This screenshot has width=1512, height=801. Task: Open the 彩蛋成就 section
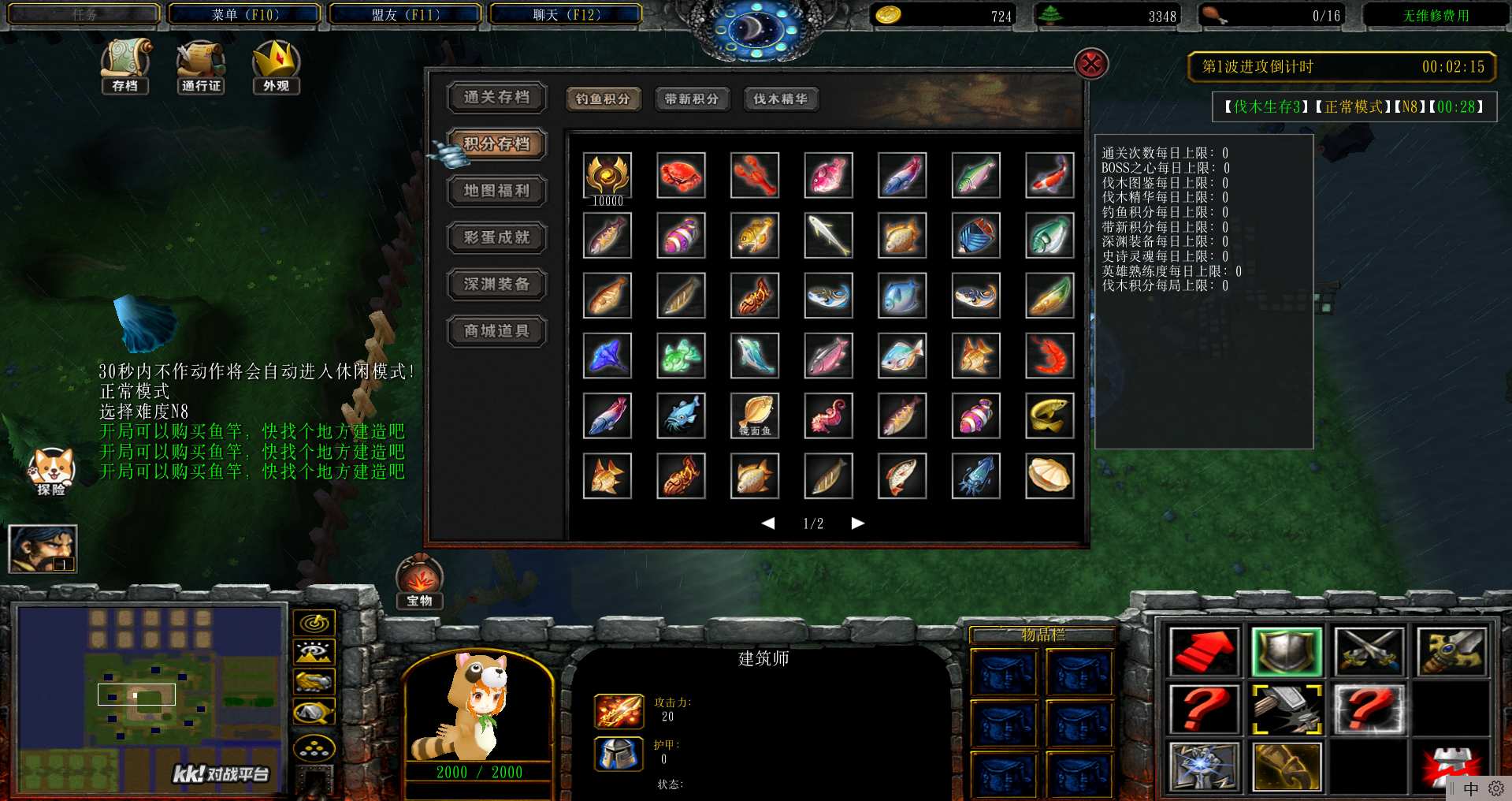point(496,237)
